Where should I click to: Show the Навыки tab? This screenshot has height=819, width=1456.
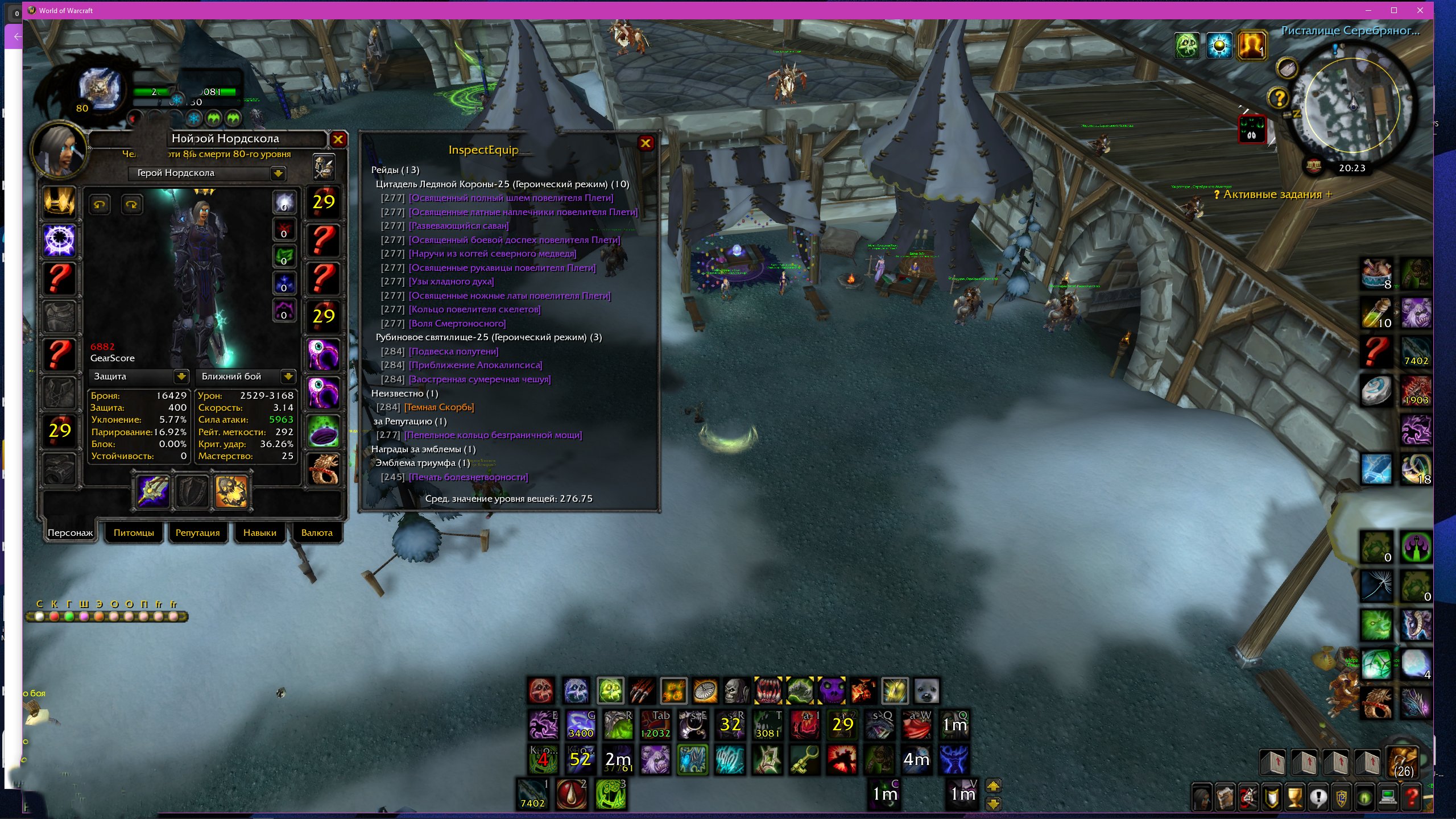tap(259, 533)
